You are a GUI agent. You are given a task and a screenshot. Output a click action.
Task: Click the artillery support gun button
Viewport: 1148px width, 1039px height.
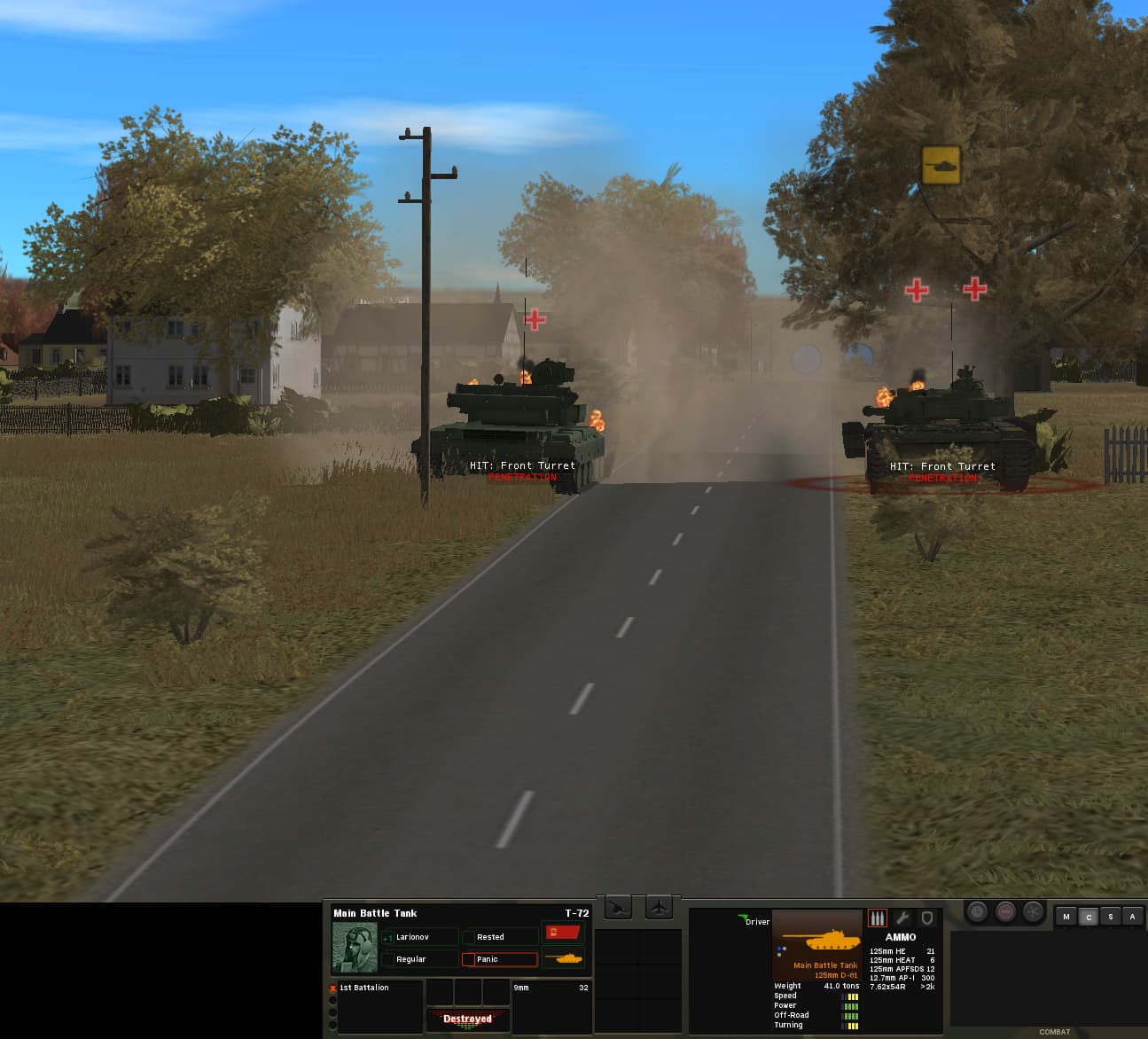pos(619,908)
